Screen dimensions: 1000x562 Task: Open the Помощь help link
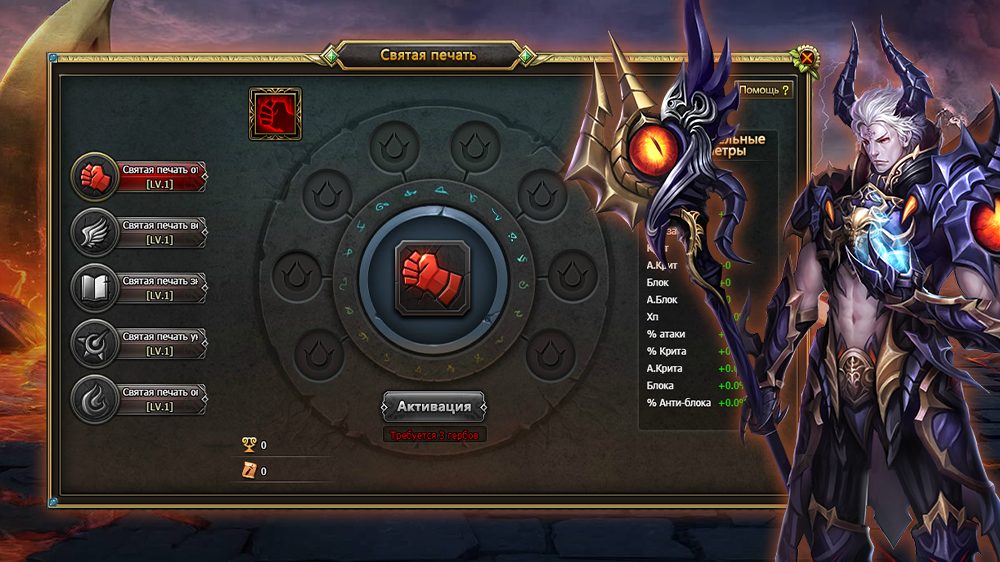764,90
